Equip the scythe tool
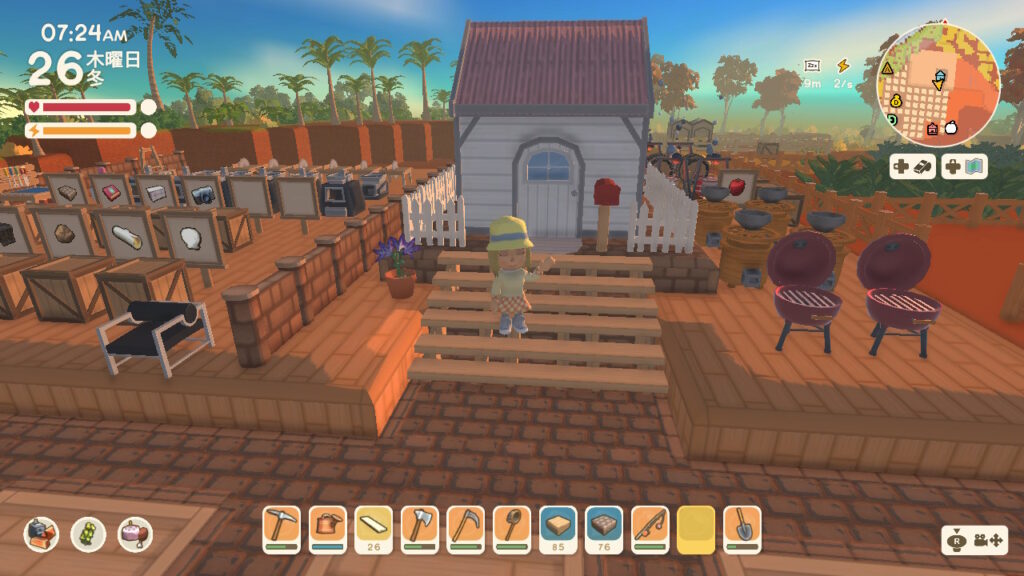Viewport: 1024px width, 576px height. 465,526
